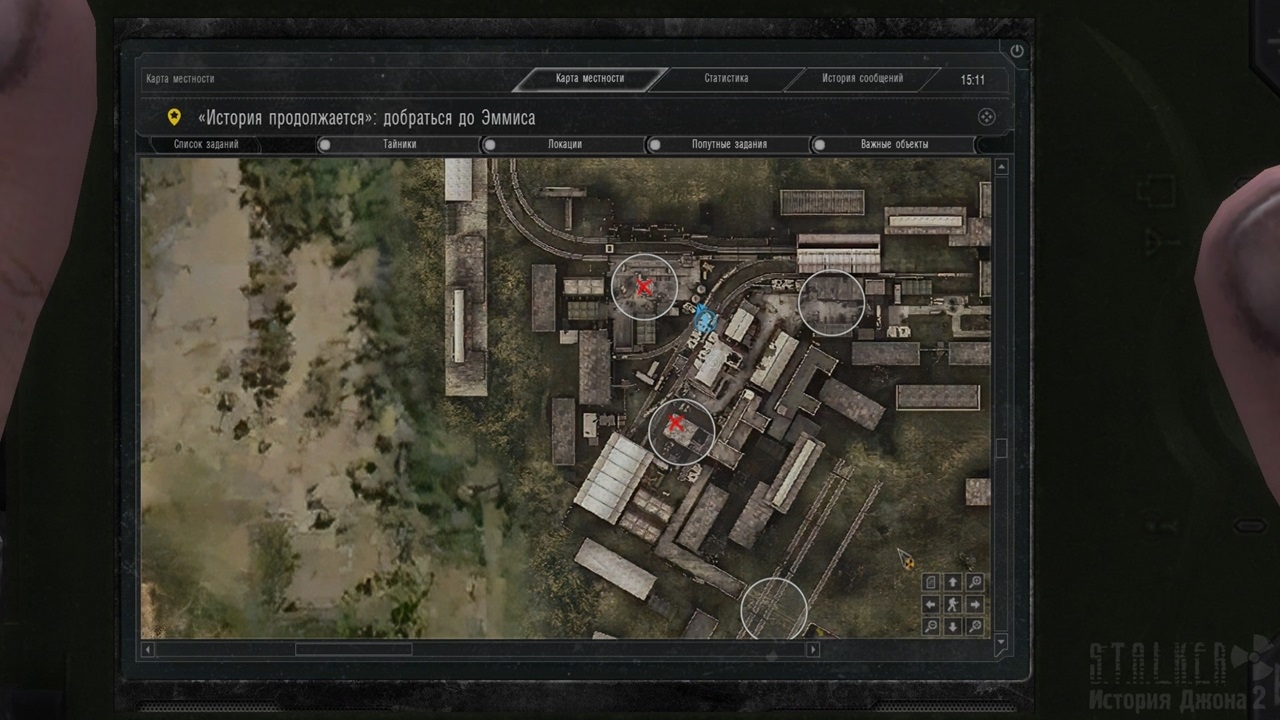Pan the map with the up arrow button
The image size is (1280, 720).
pos(953,582)
